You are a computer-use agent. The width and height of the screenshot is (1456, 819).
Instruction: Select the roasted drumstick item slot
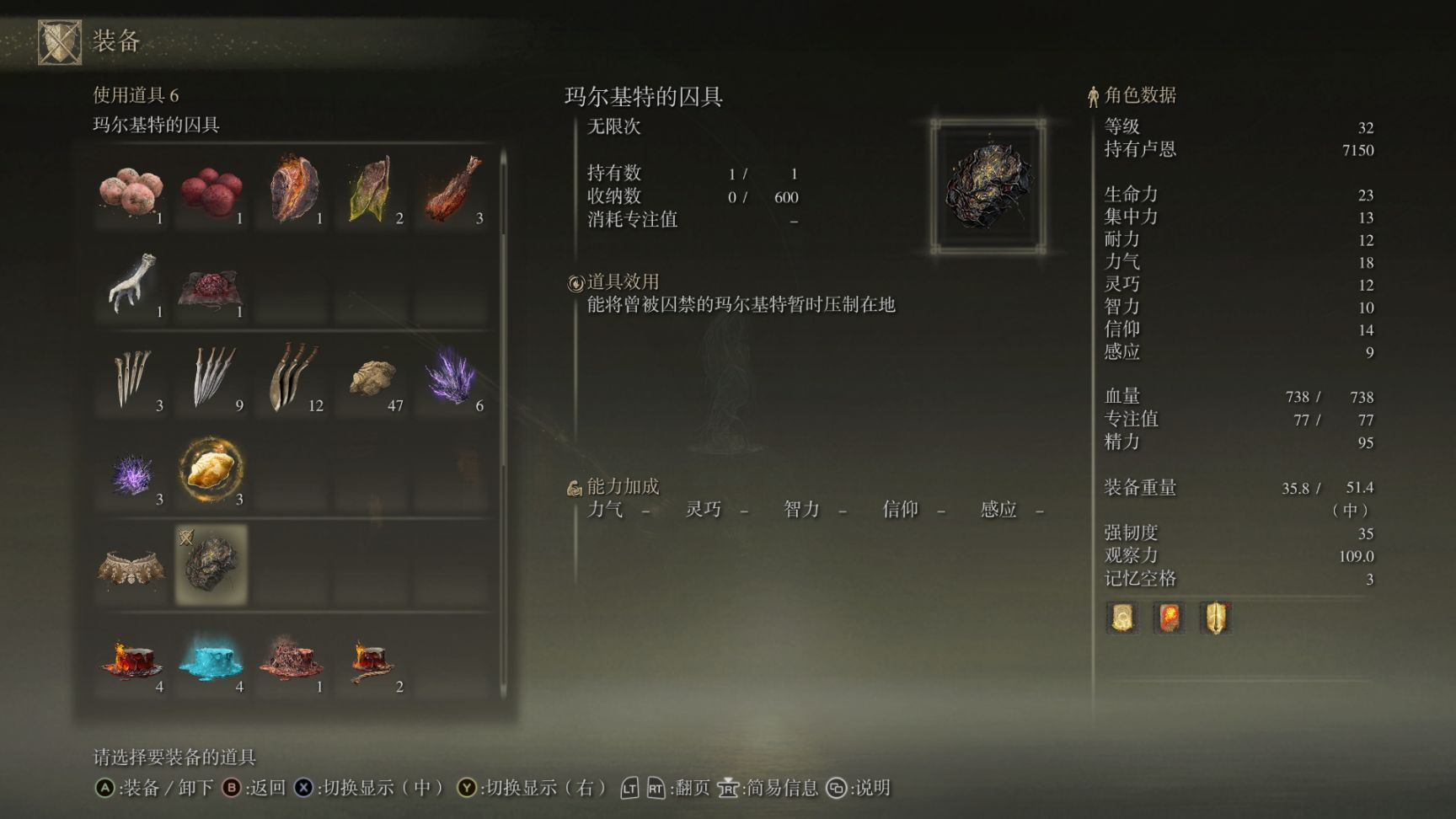coord(452,191)
